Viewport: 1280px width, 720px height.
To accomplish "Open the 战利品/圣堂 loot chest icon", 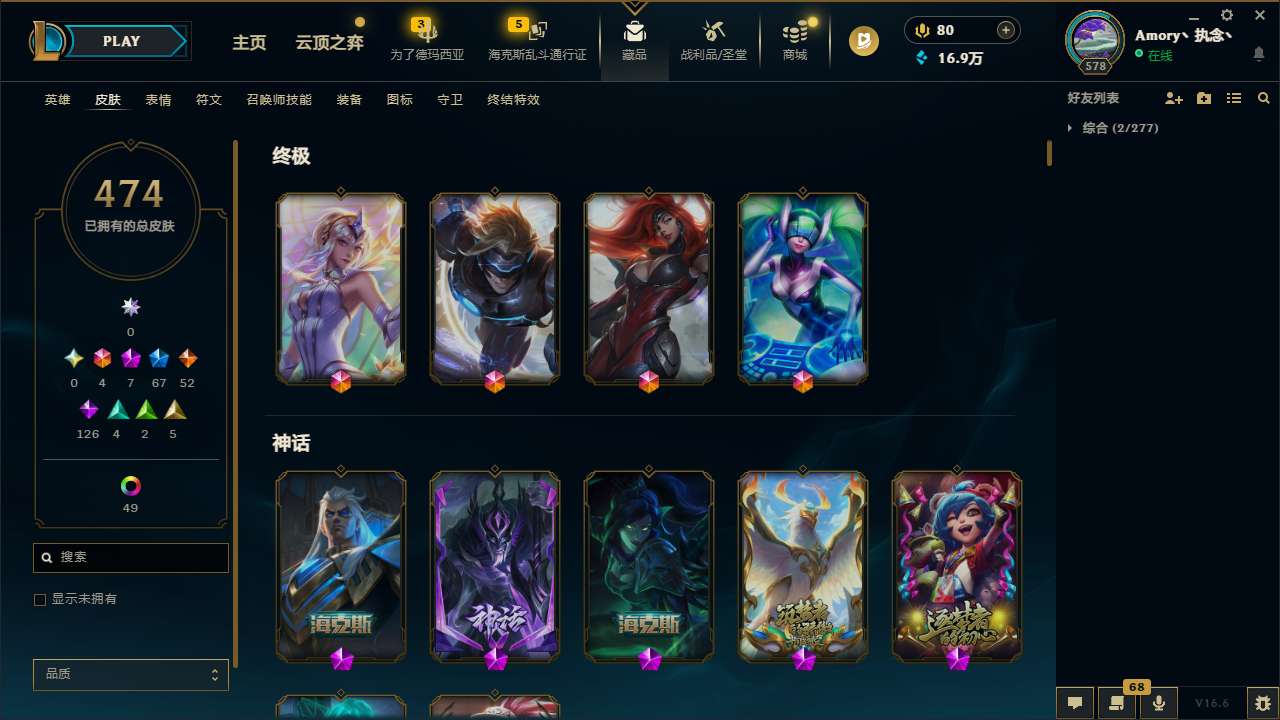I will (714, 33).
